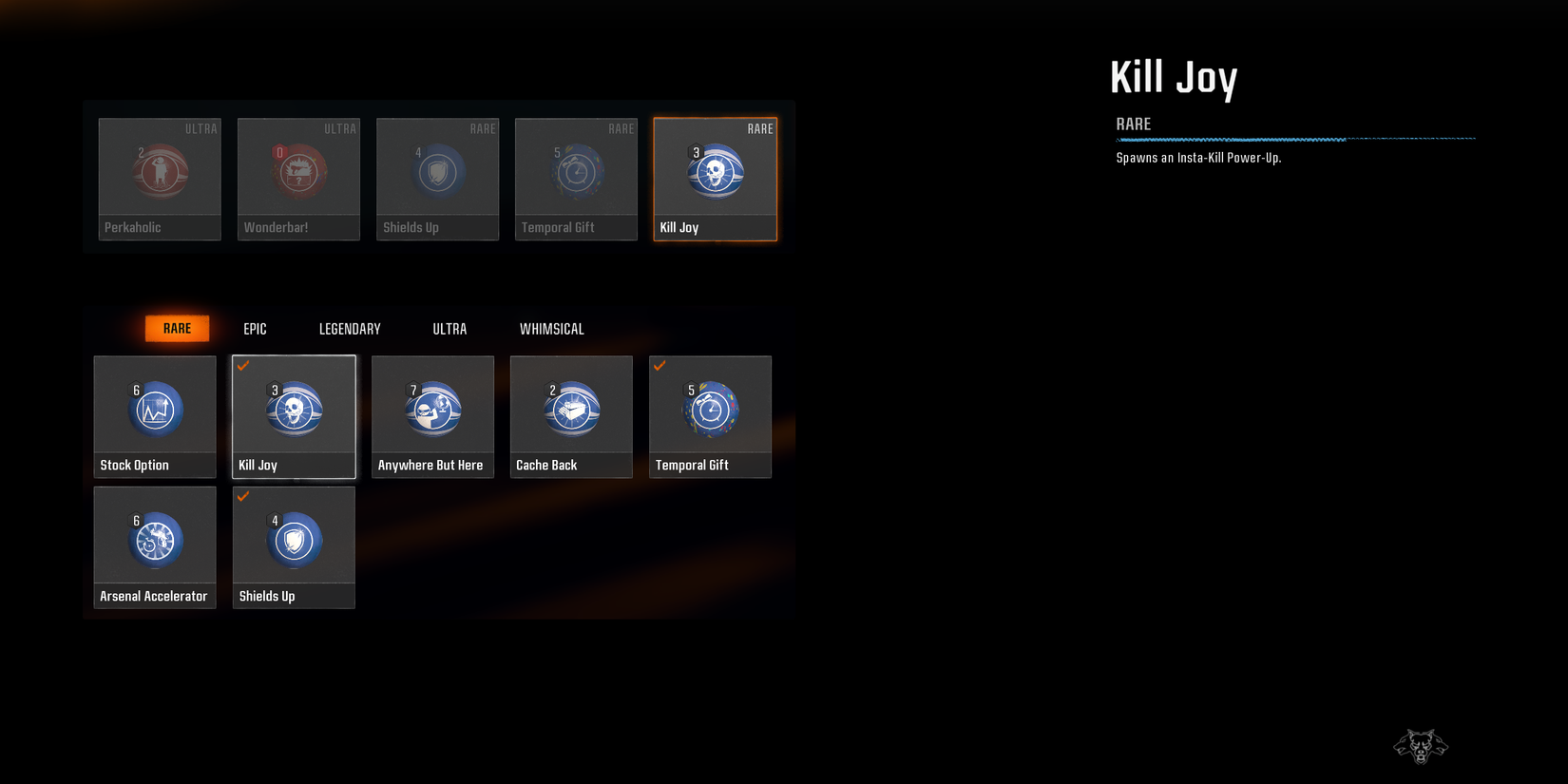Toggle the Temporal Gift equip state

pos(660,366)
